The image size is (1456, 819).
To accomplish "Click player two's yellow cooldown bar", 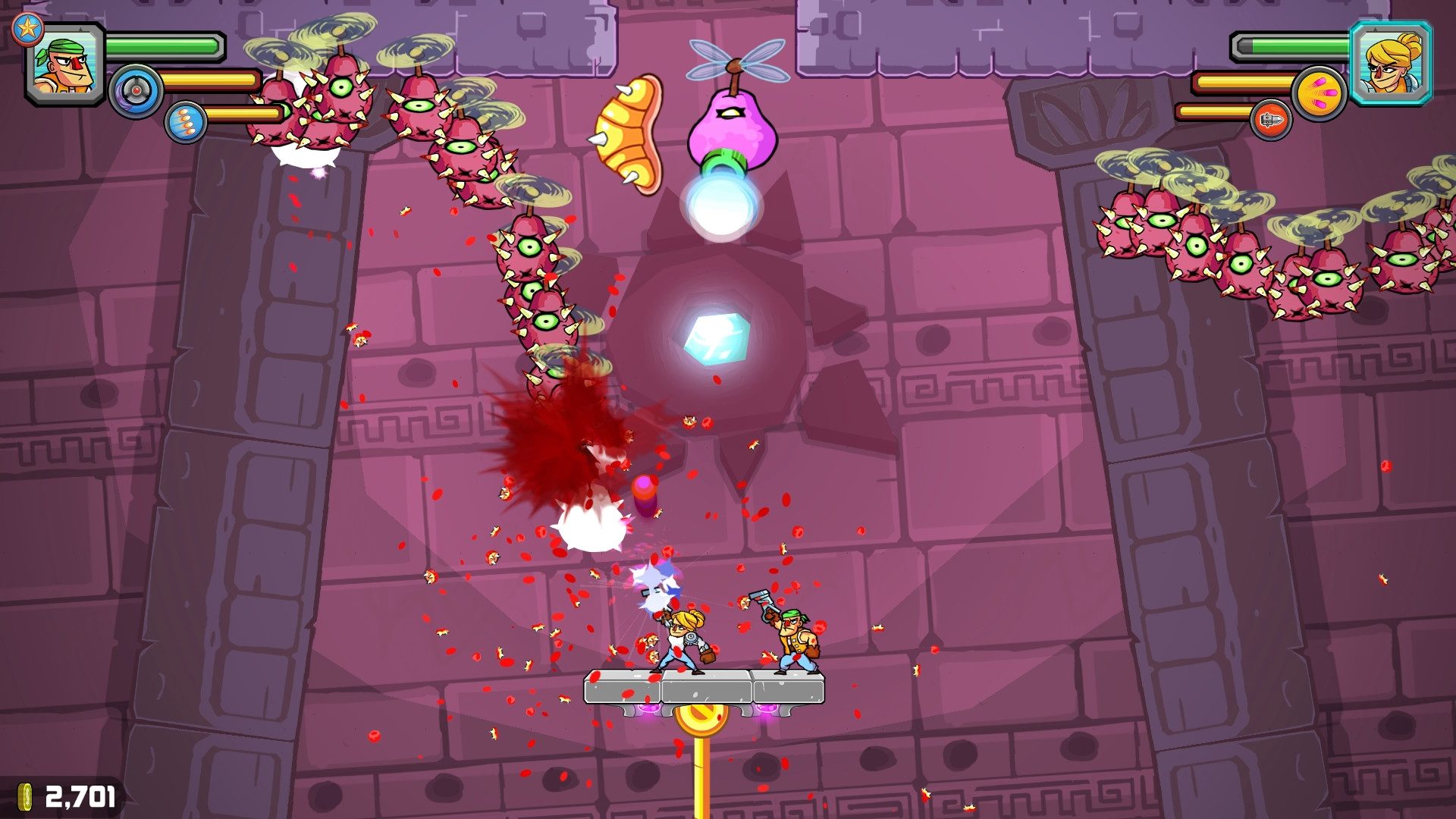I will tap(1244, 83).
